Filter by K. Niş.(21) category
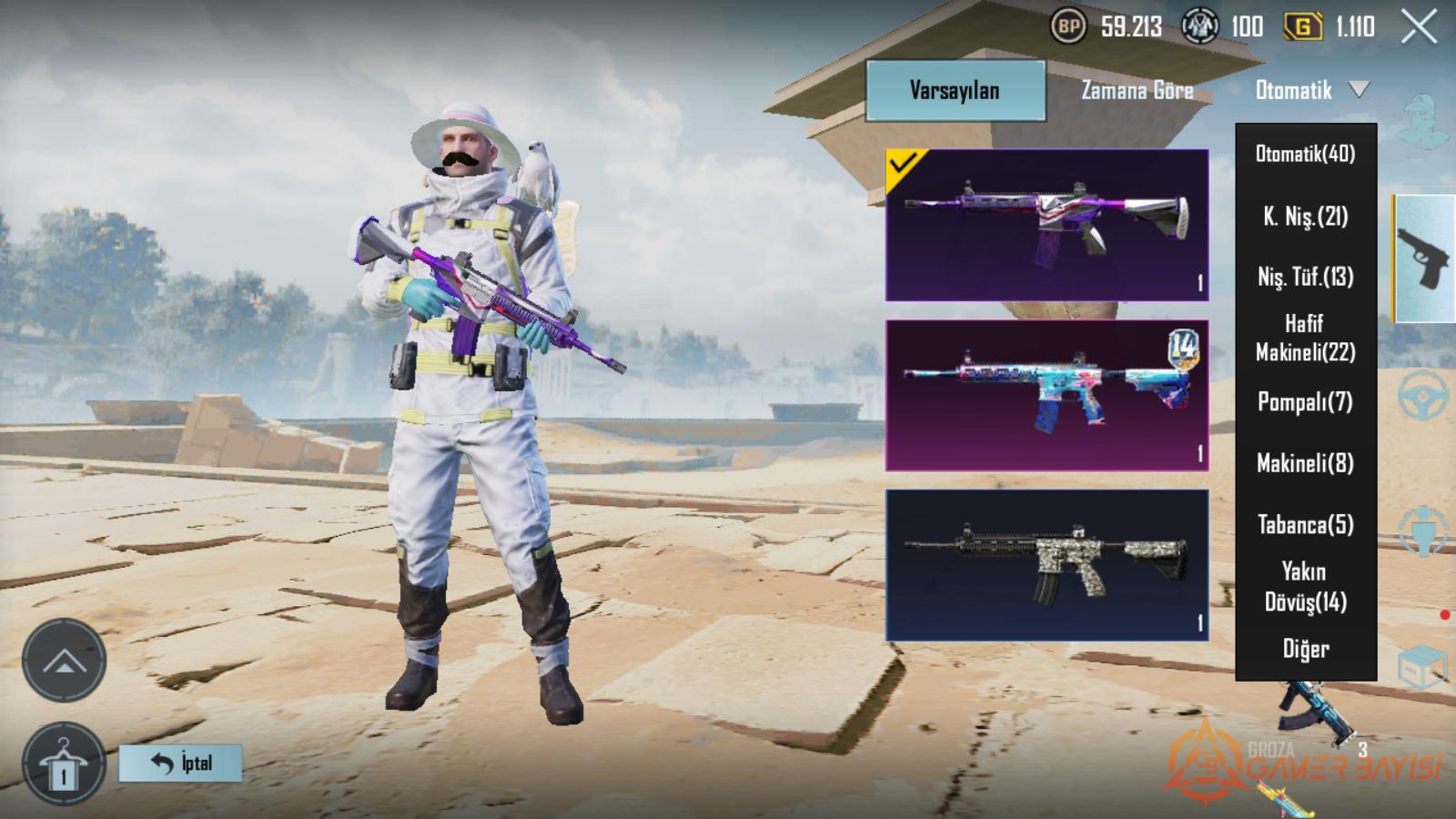 pyautogui.click(x=1305, y=217)
